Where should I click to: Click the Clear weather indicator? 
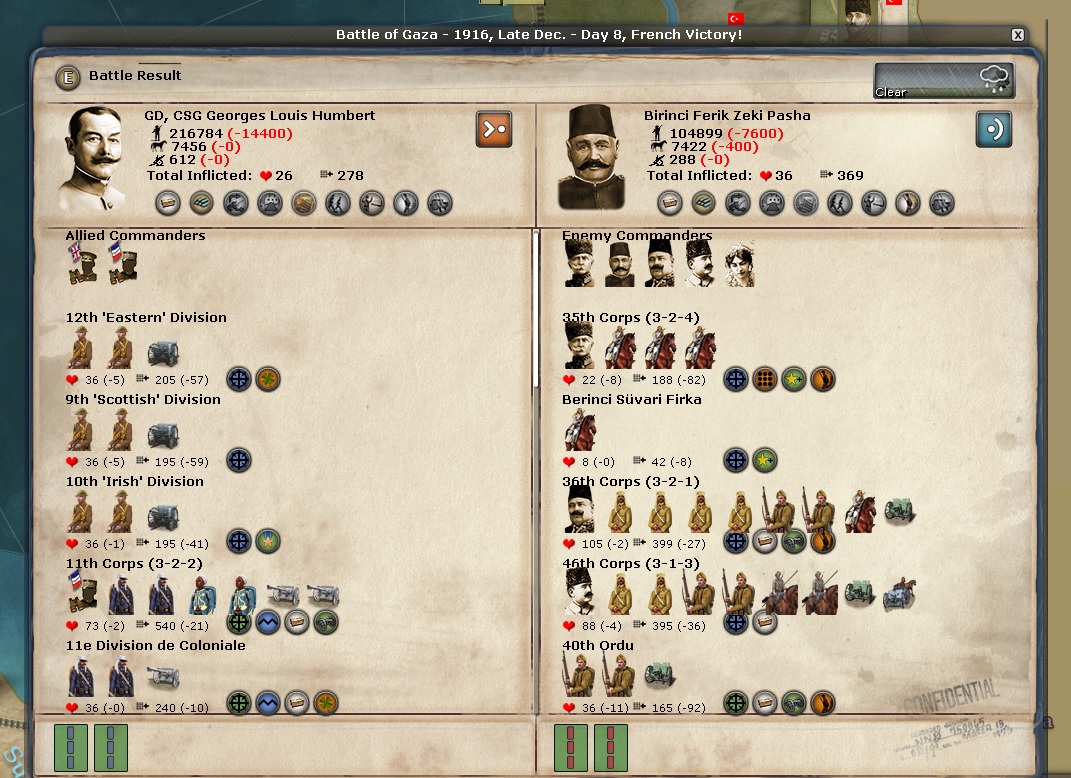point(944,81)
